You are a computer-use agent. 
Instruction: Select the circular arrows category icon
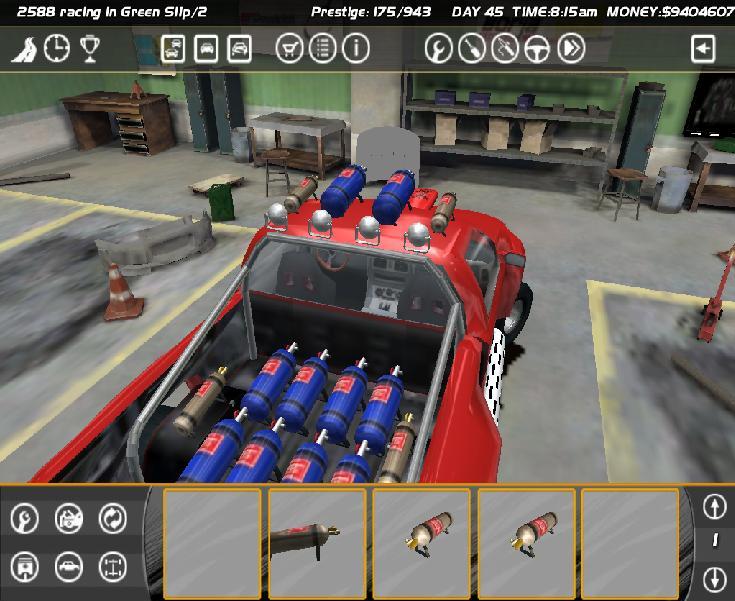click(113, 518)
